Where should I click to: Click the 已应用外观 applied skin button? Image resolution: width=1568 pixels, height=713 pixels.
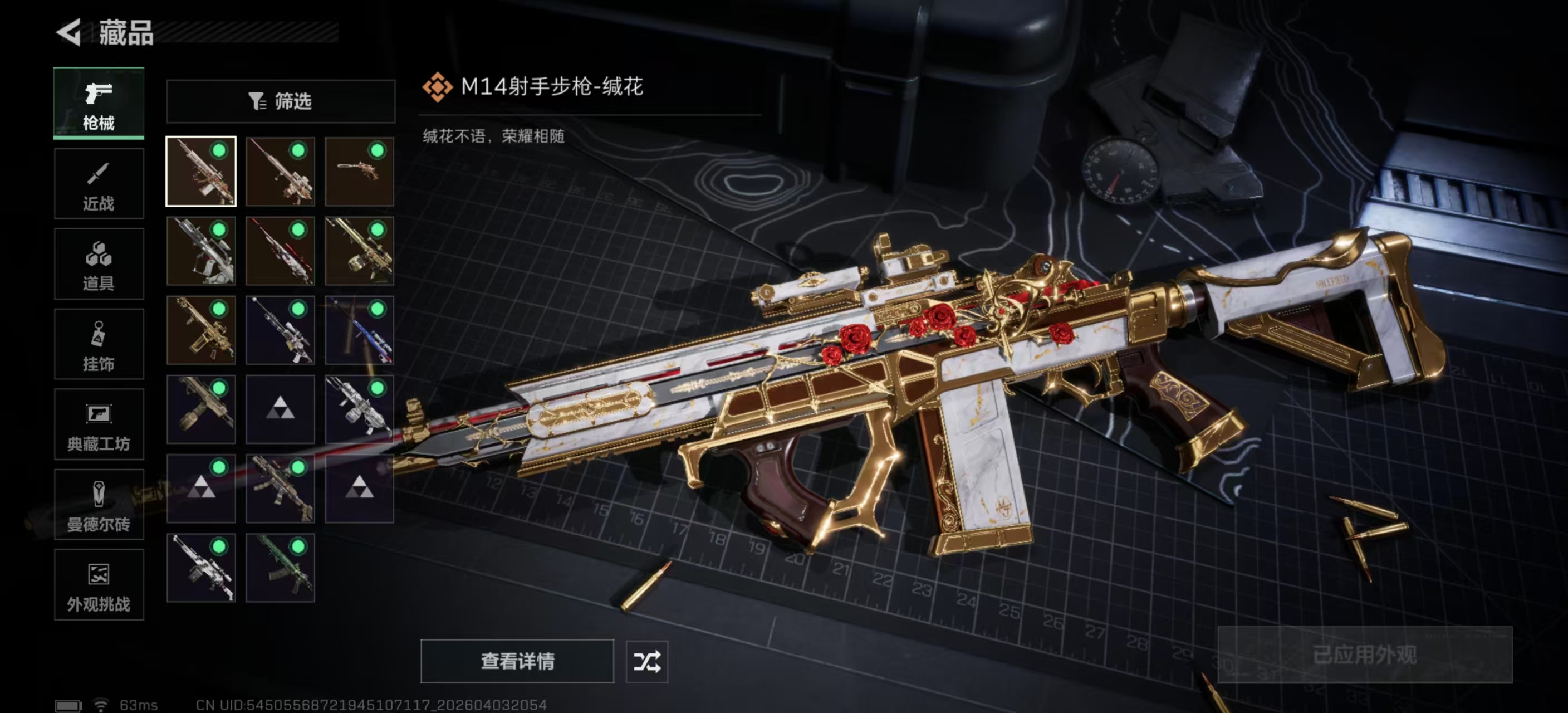coord(1366,656)
